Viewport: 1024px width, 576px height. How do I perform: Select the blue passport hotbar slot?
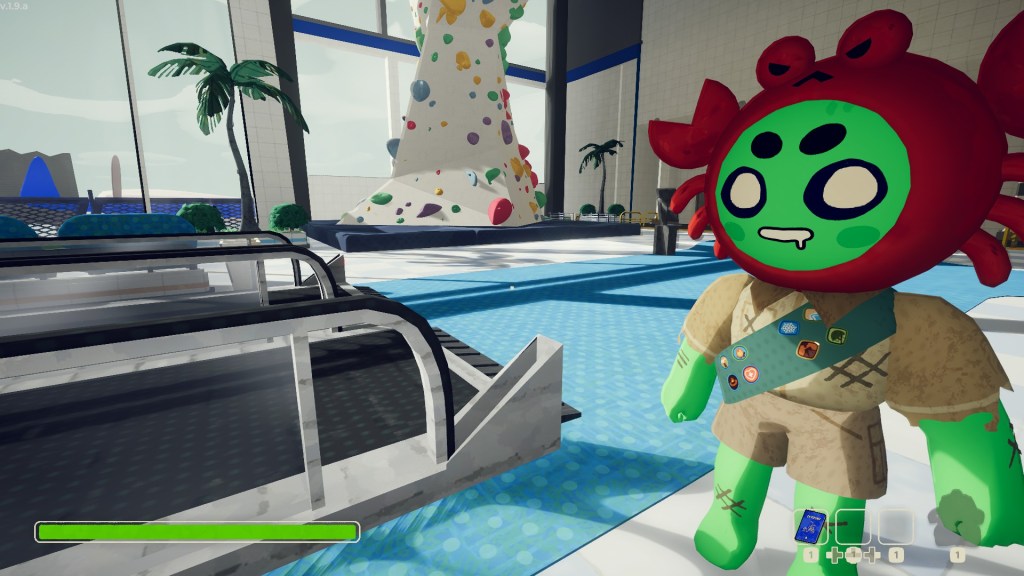(x=810, y=526)
